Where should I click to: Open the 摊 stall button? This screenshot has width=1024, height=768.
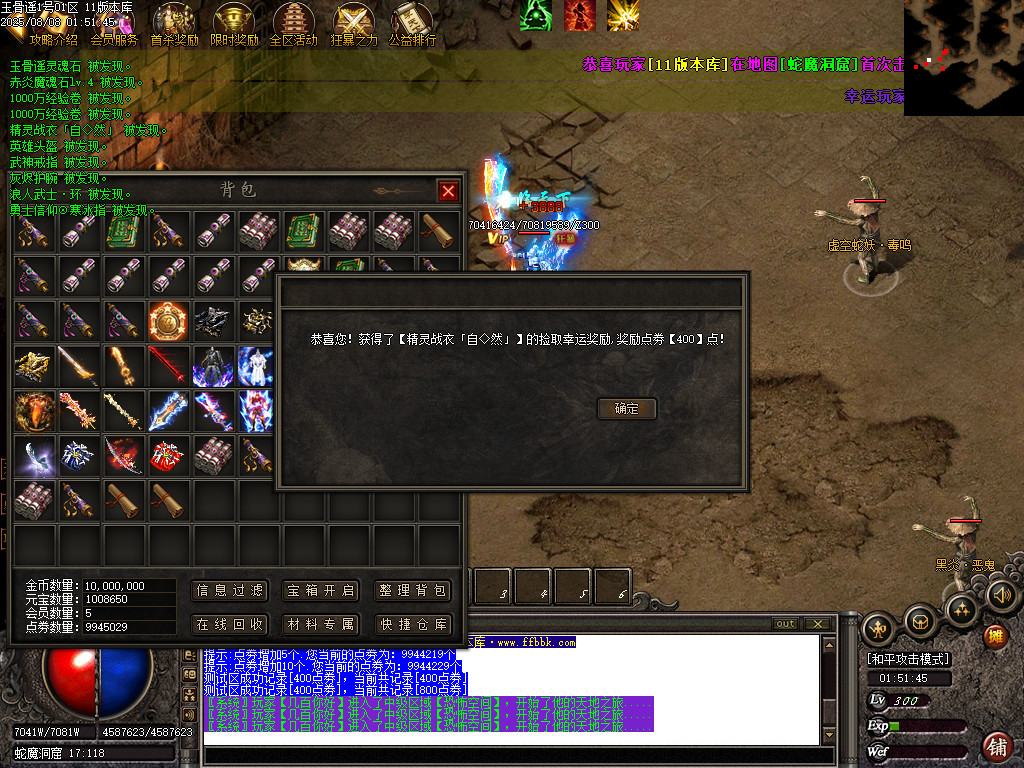(x=995, y=635)
